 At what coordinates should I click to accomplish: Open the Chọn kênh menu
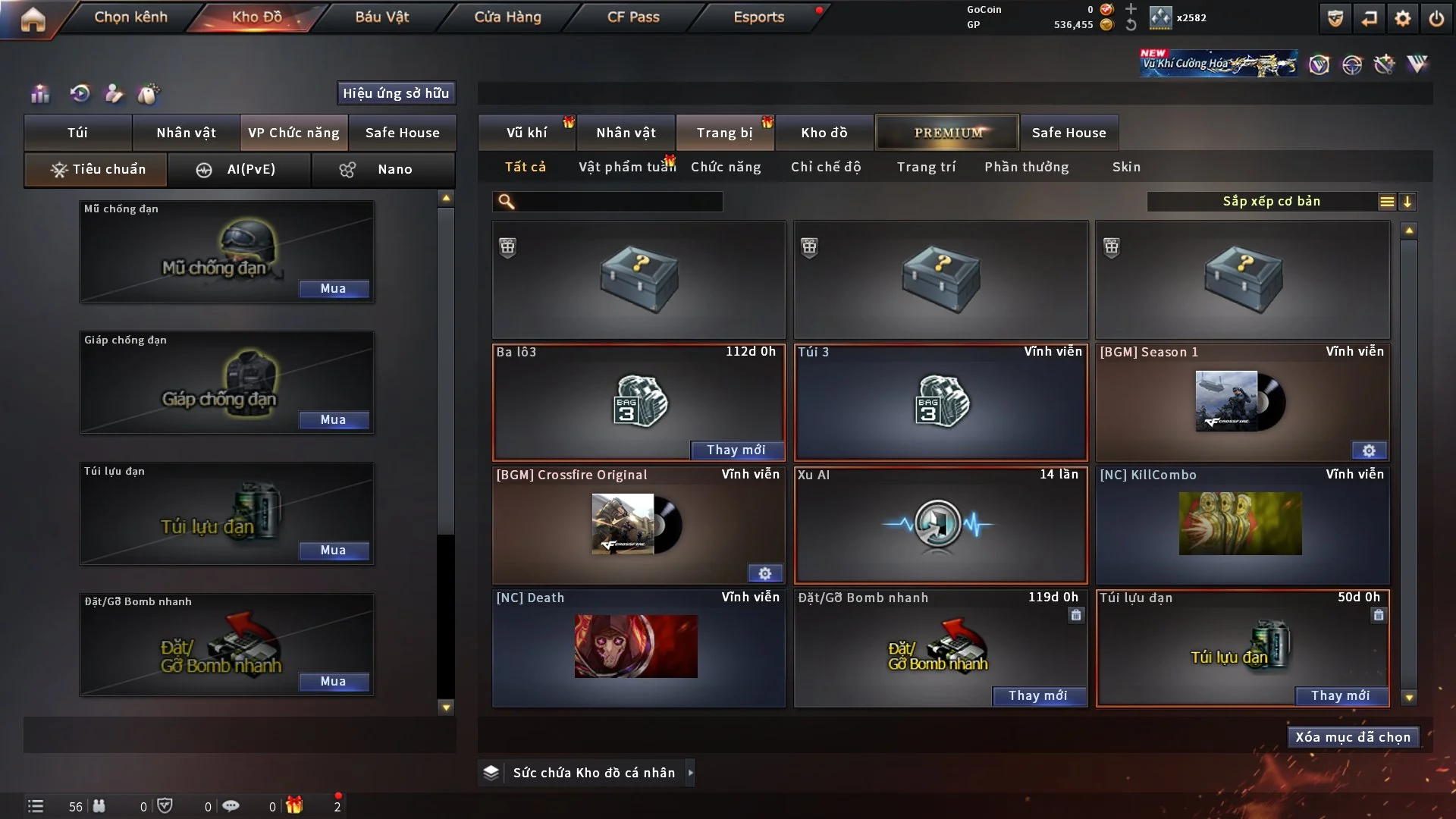click(130, 17)
